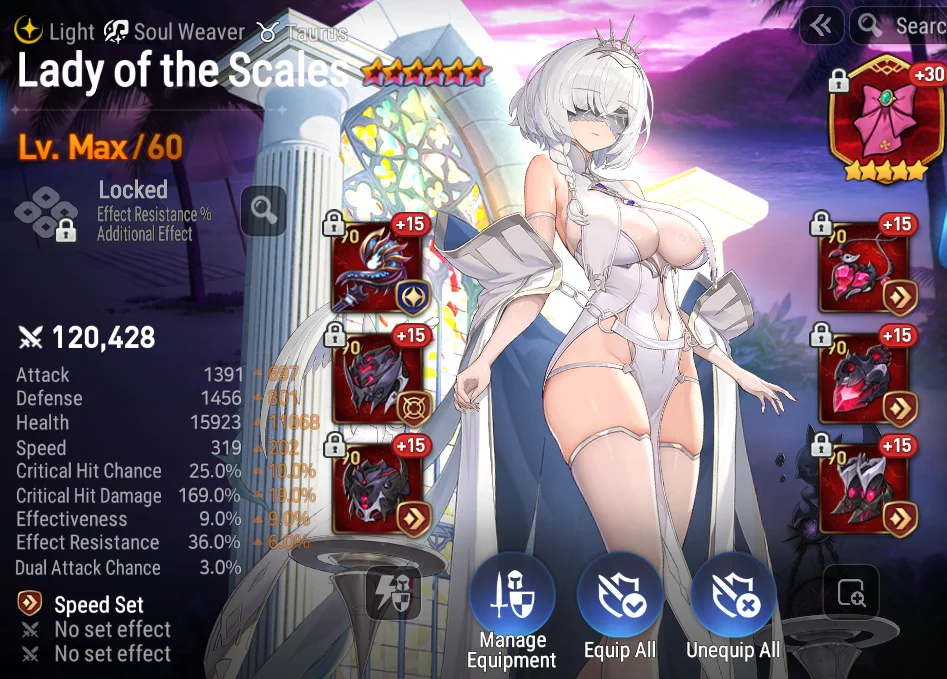Viewport: 947px width, 679px height.
Task: Click the double-arrow collapse button
Action: click(821, 26)
